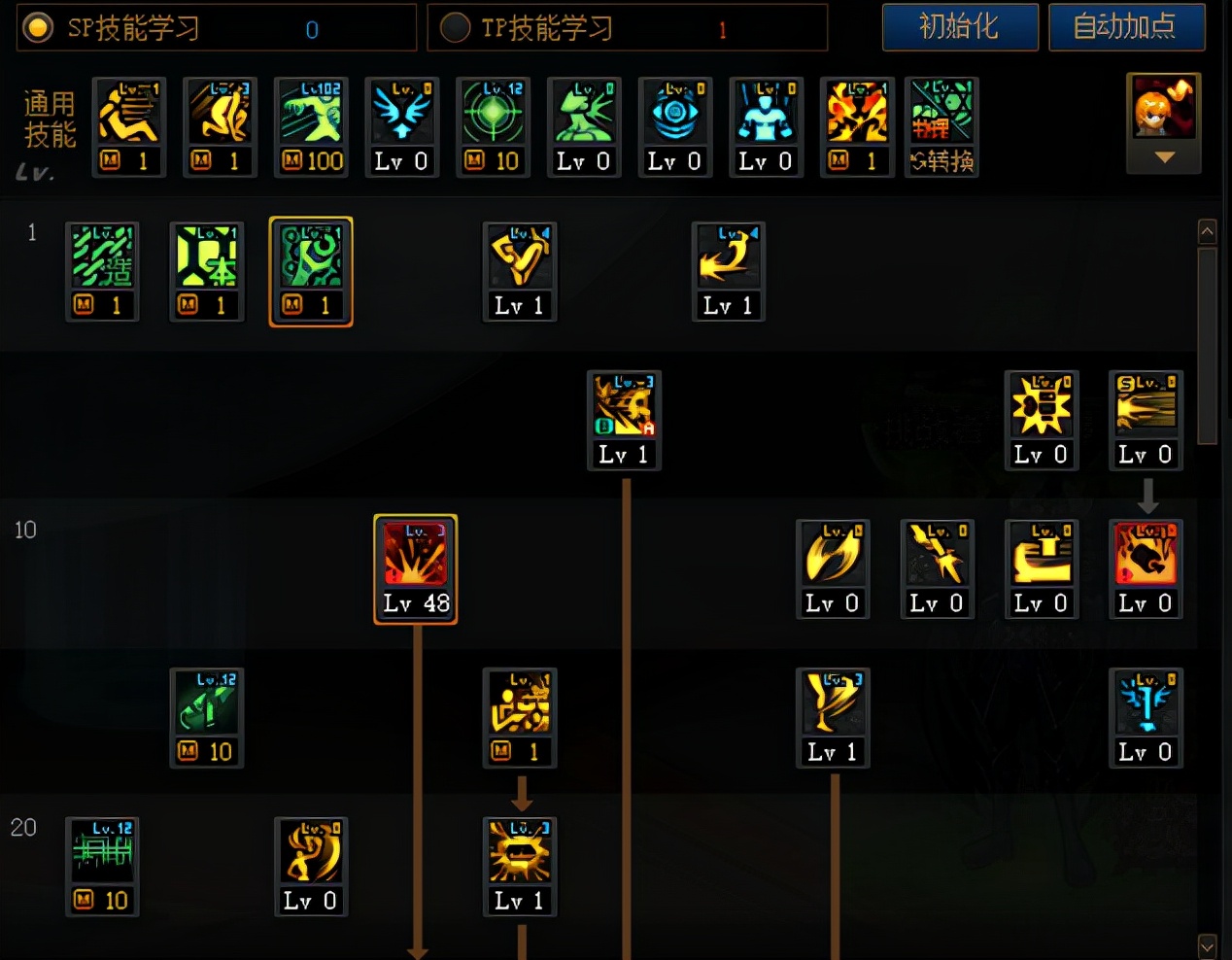This screenshot has width=1232, height=960.
Task: Click the 初始化 reset button
Action: (959, 26)
